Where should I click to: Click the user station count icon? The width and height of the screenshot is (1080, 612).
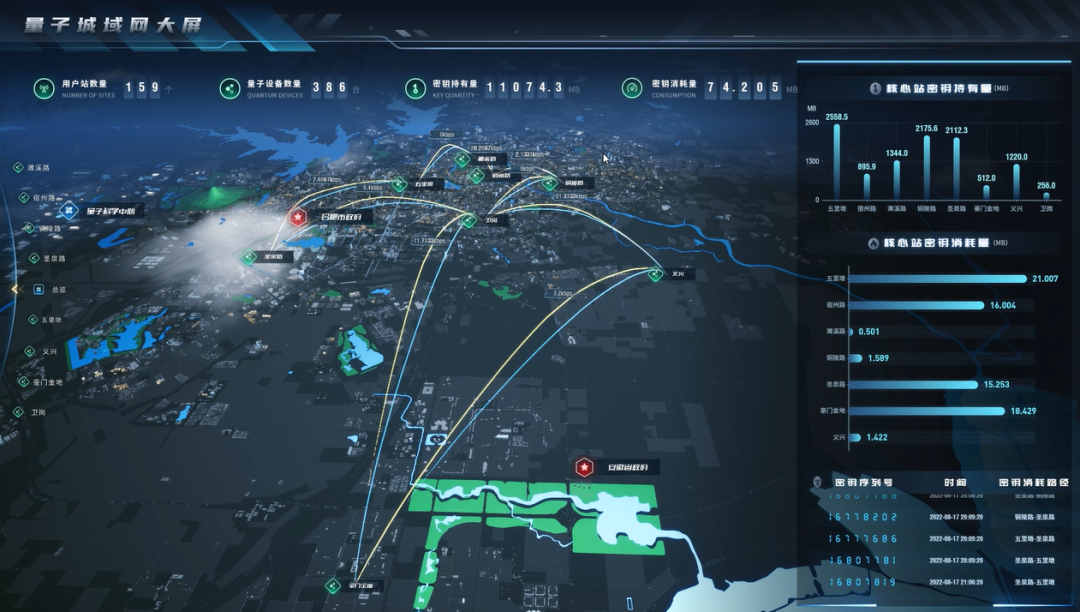(x=44, y=89)
